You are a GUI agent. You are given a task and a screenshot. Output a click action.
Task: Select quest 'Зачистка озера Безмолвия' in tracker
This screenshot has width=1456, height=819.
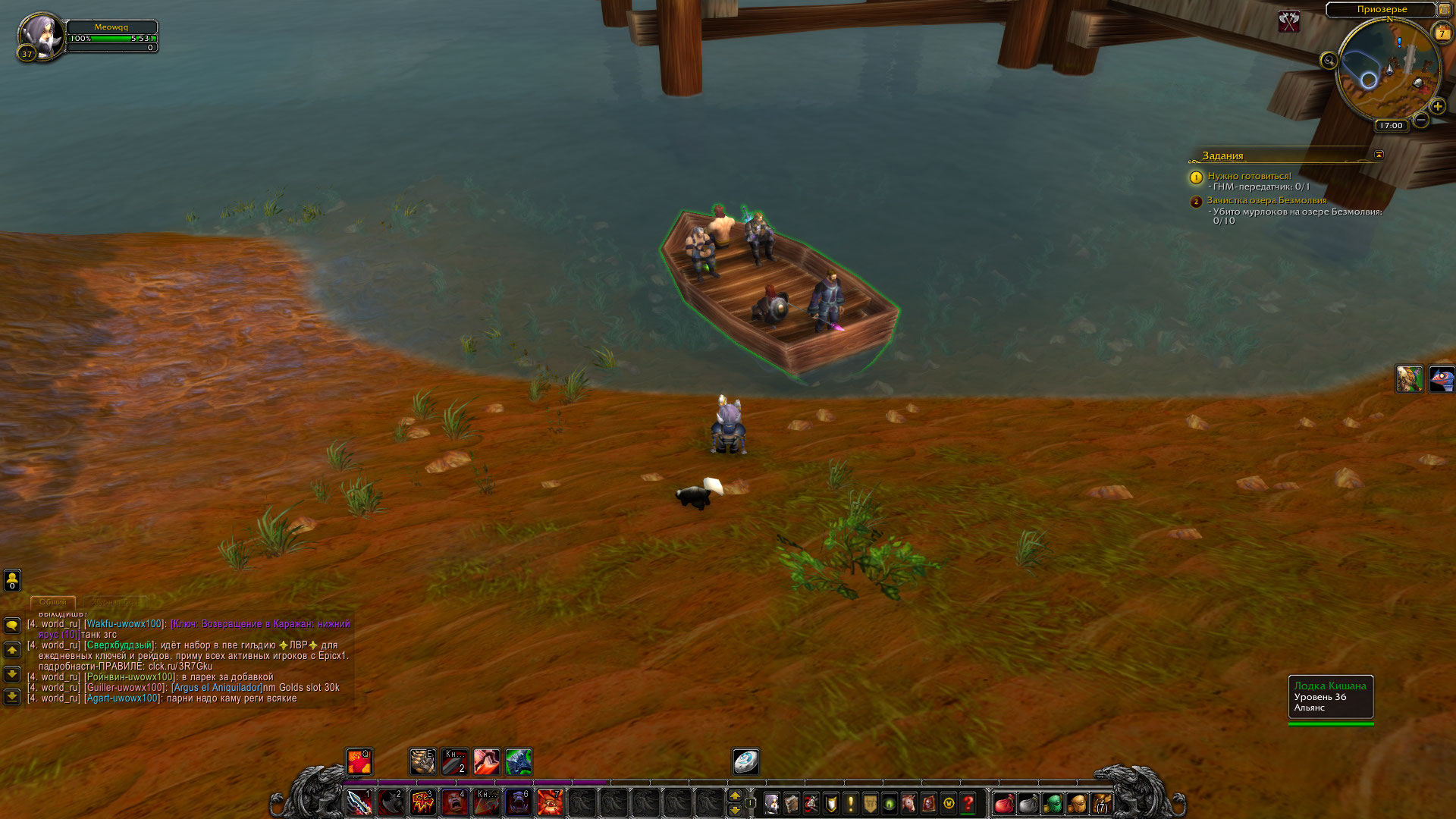[1266, 201]
